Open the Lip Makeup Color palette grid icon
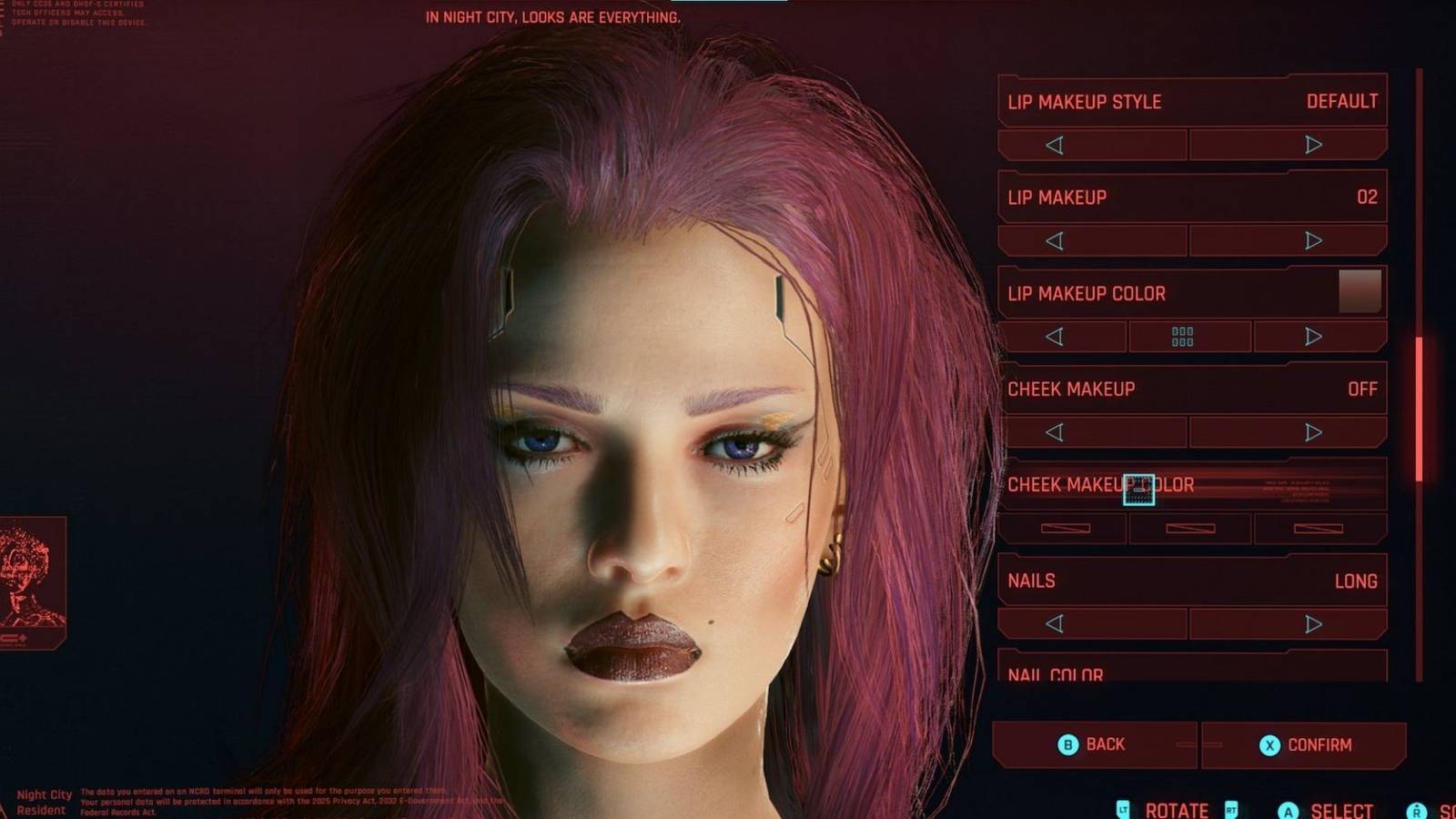Viewport: 1456px width, 819px height. [1182, 338]
